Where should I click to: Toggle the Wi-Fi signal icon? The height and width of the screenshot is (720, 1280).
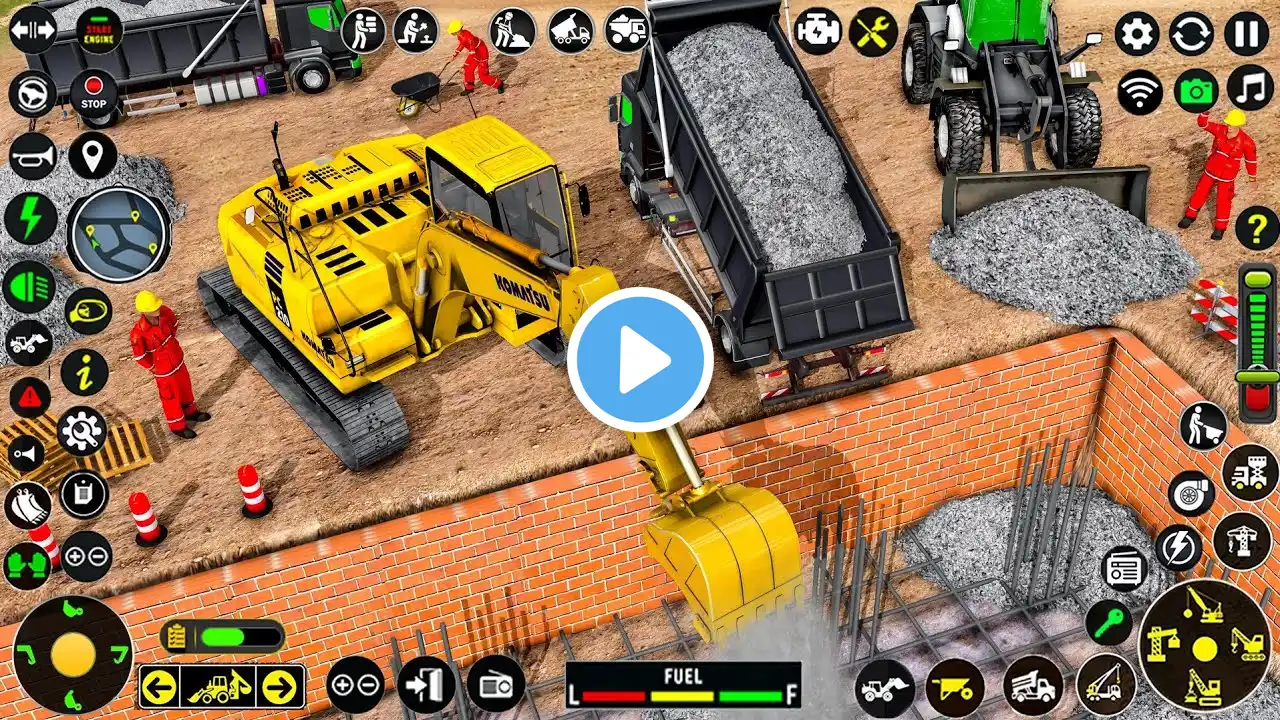pyautogui.click(x=1140, y=93)
